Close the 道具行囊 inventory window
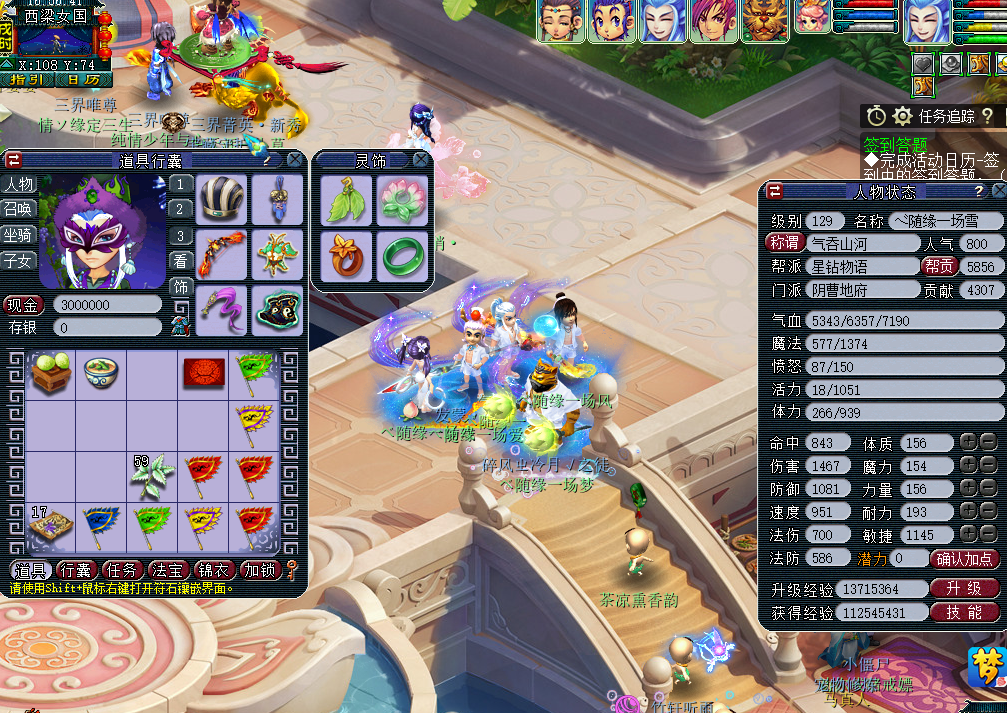Screen dimensions: 1007x713 295,160
